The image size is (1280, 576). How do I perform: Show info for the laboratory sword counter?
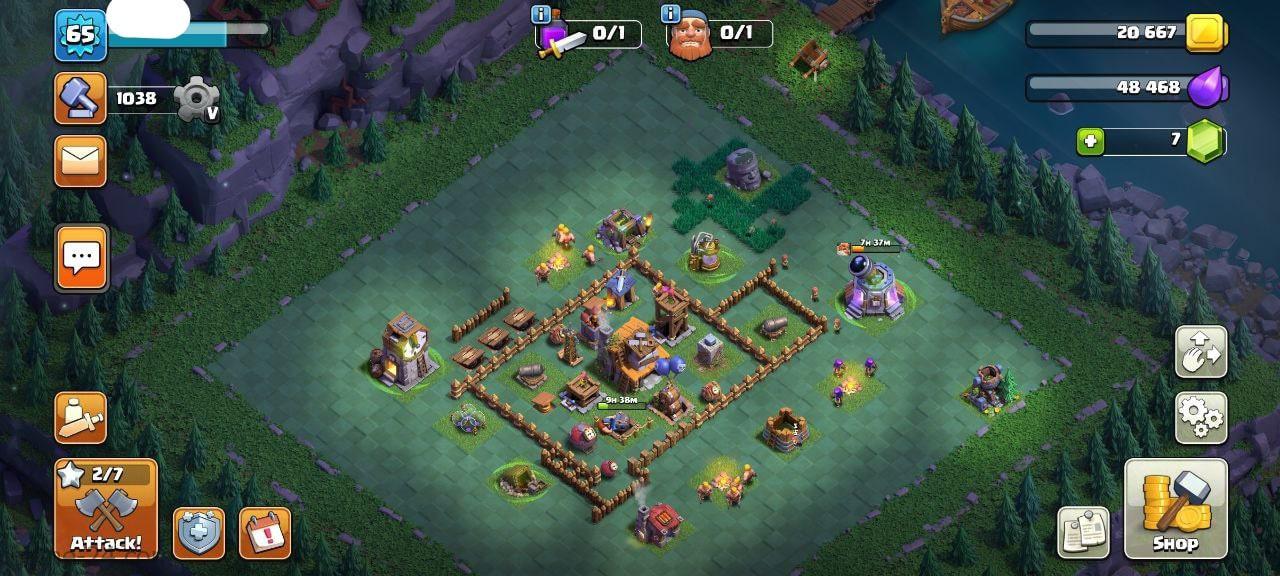coord(542,14)
